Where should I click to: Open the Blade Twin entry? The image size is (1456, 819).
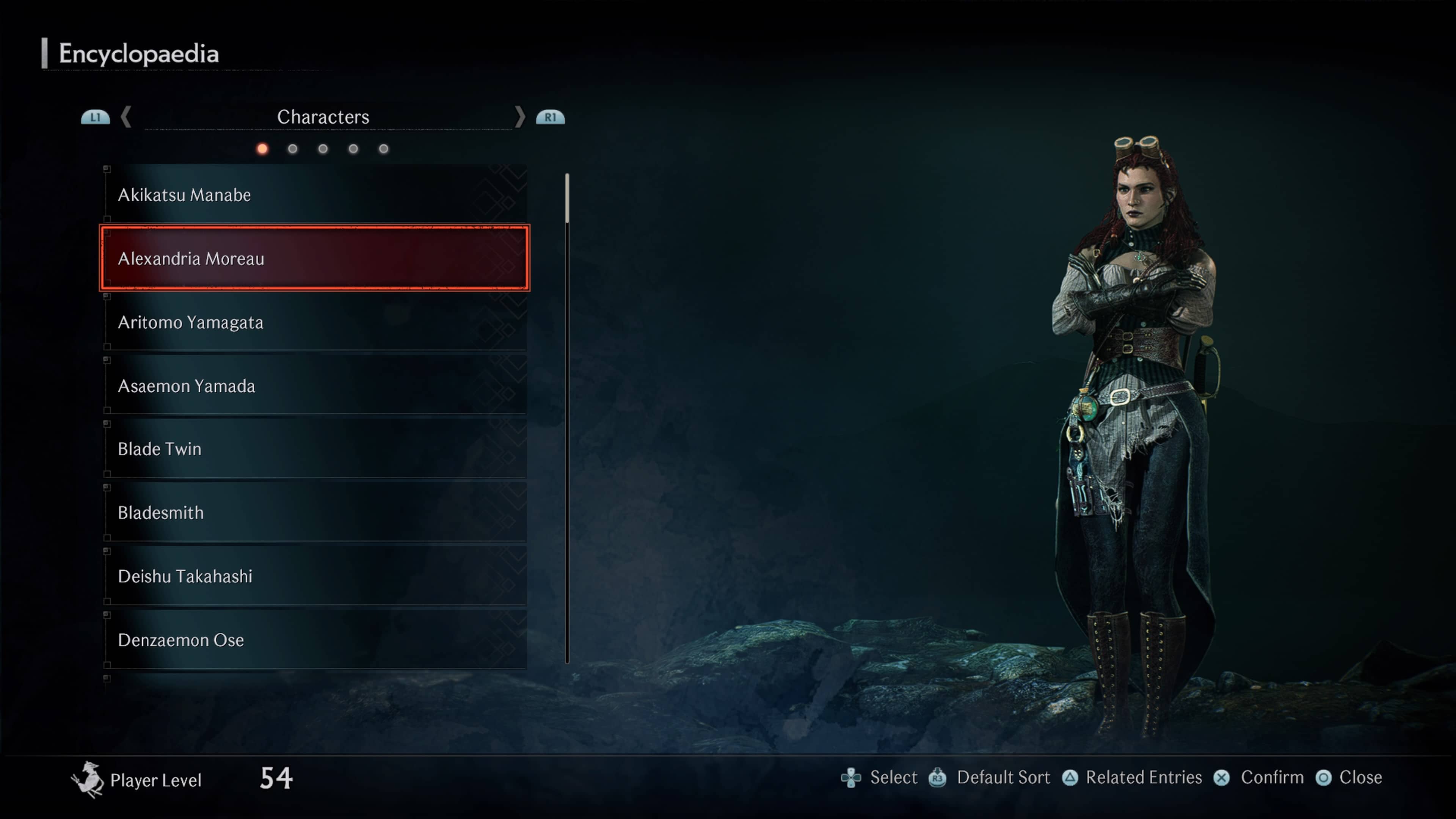pyautogui.click(x=314, y=449)
